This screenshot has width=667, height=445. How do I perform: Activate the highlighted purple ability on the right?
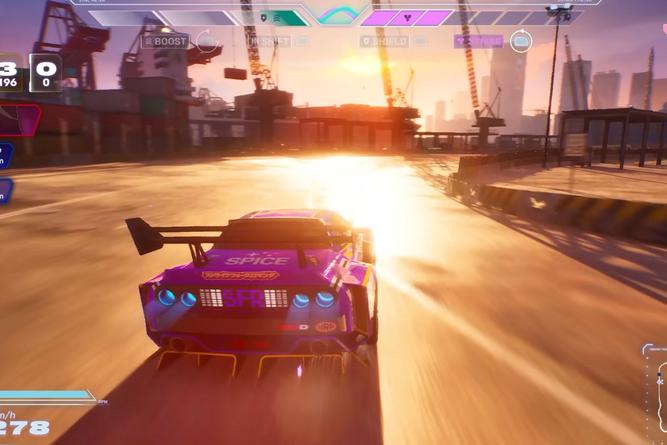click(480, 41)
